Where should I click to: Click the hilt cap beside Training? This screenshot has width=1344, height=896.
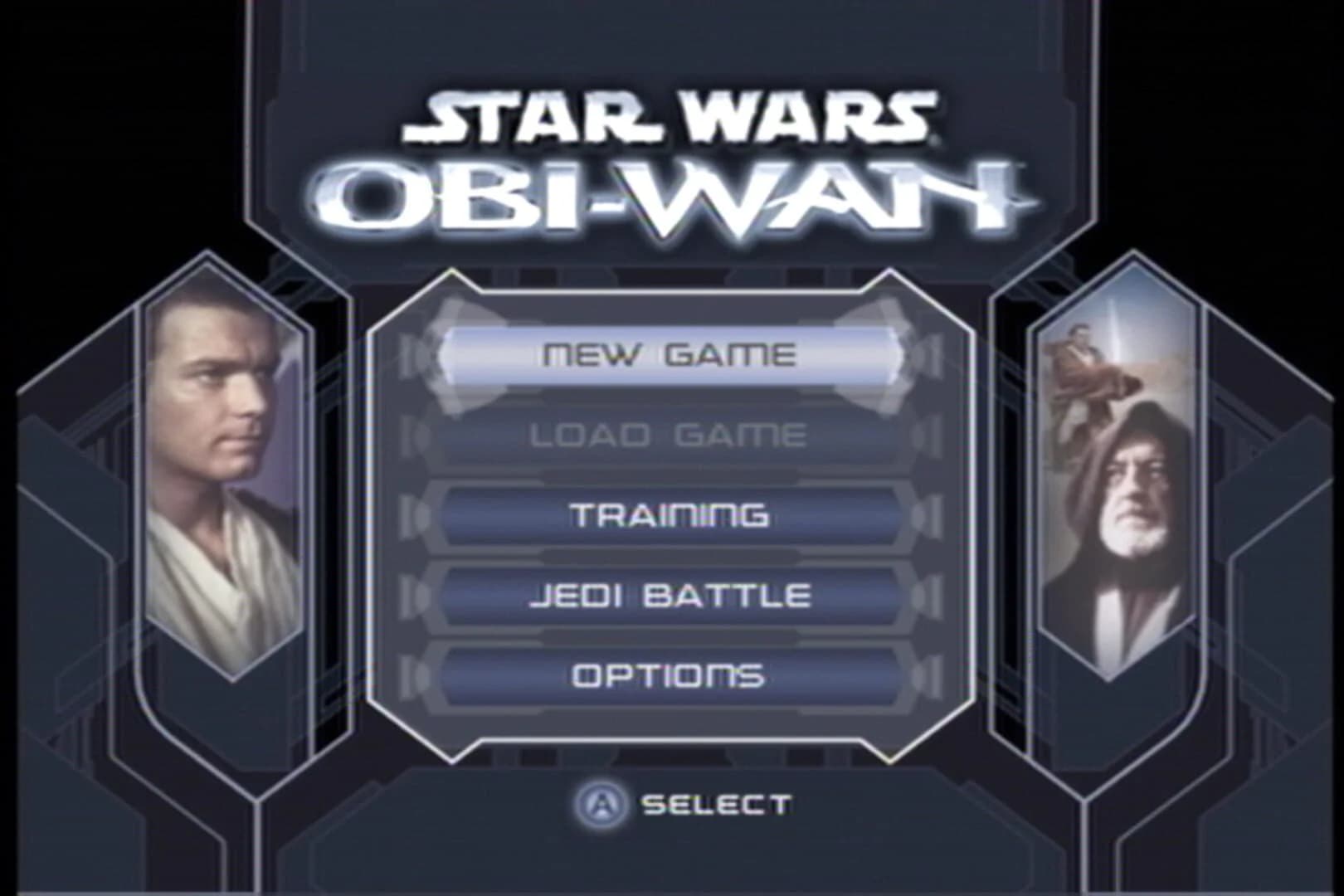[415, 514]
